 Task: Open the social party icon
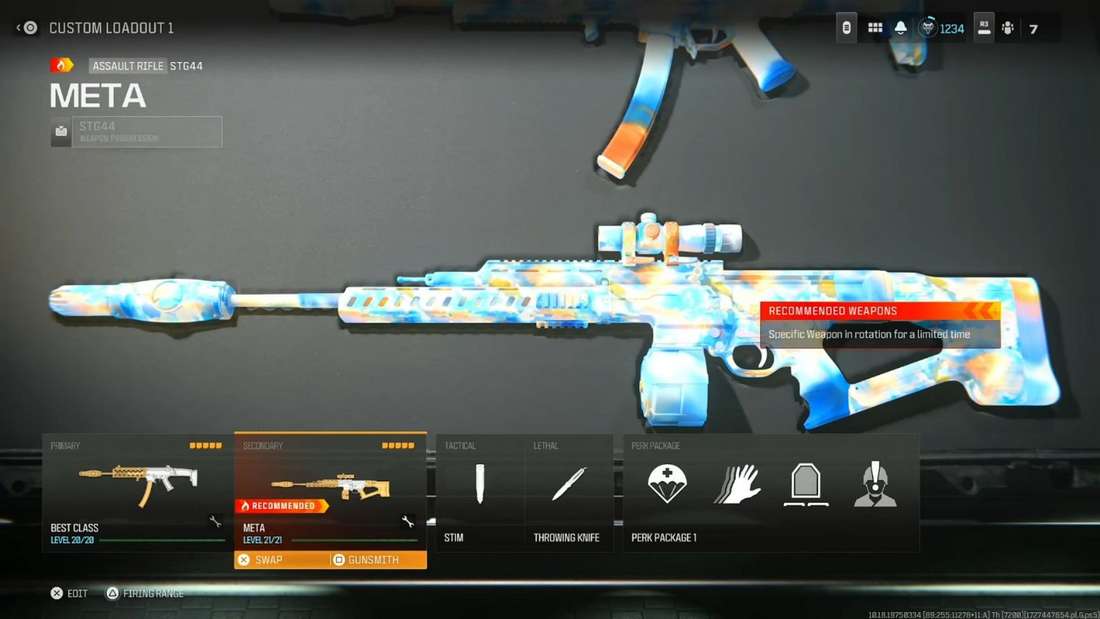coord(1008,28)
